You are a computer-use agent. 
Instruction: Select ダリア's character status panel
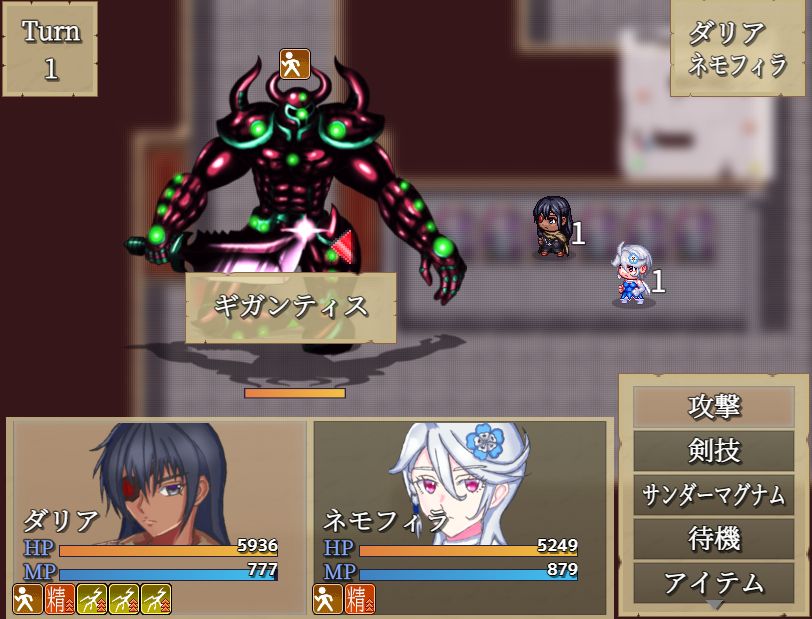160,516
